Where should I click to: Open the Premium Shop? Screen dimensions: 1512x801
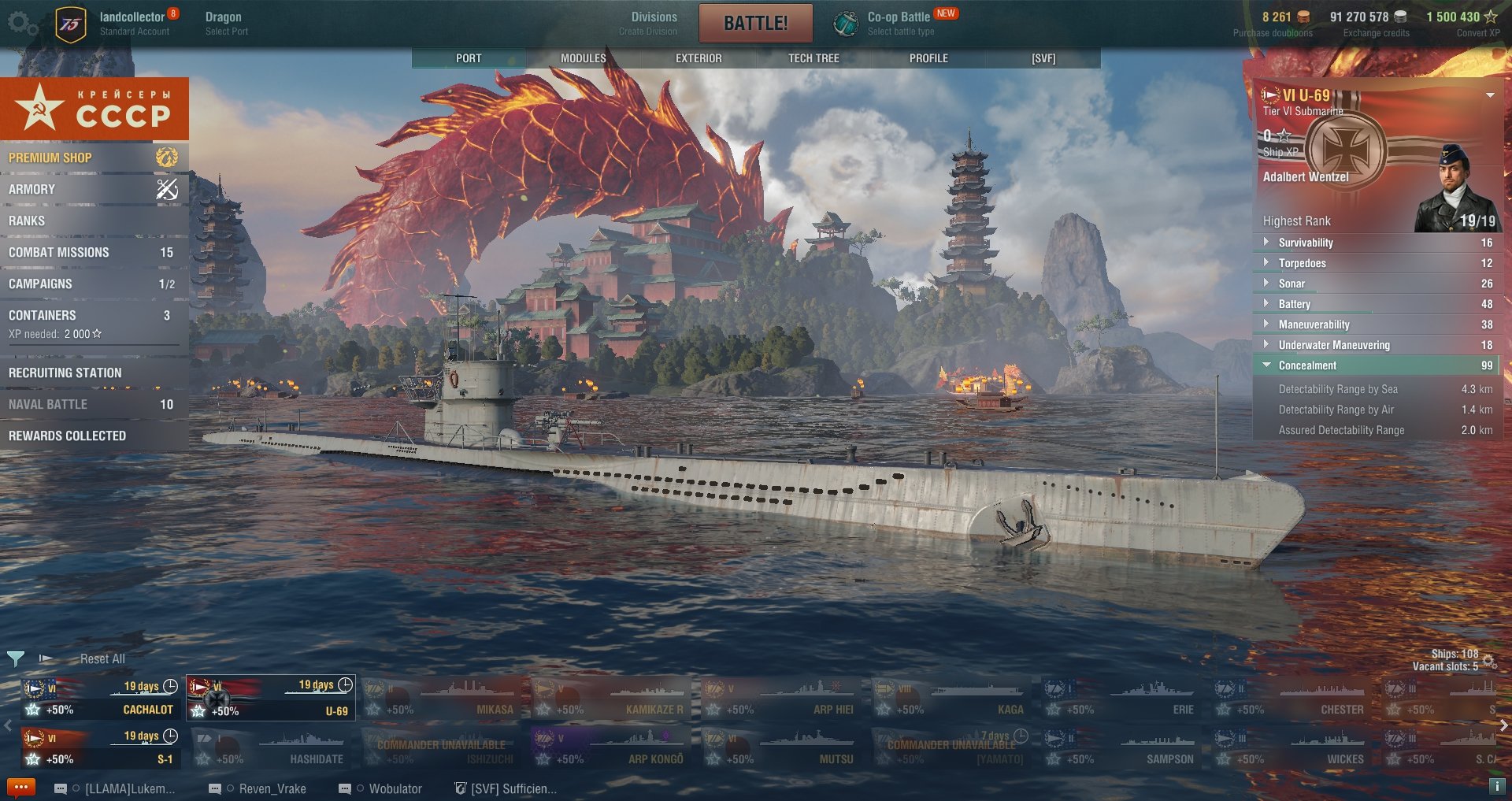[x=93, y=158]
